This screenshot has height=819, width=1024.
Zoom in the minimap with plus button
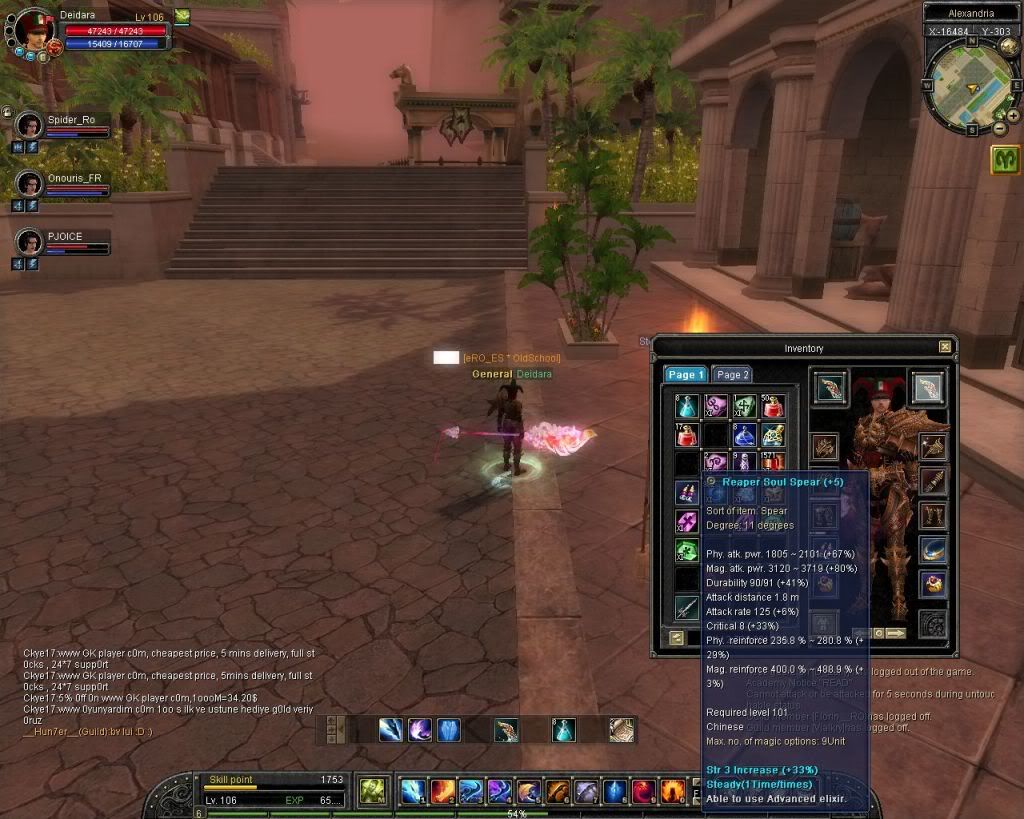1013,116
